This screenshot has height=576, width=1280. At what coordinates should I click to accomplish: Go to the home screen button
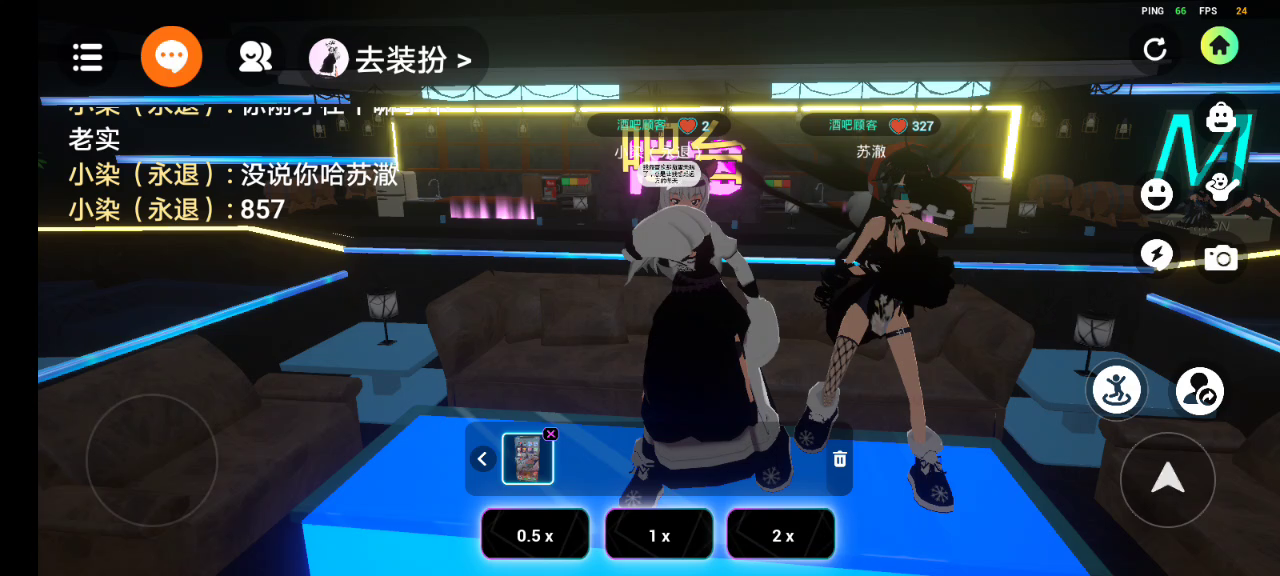tap(1219, 45)
